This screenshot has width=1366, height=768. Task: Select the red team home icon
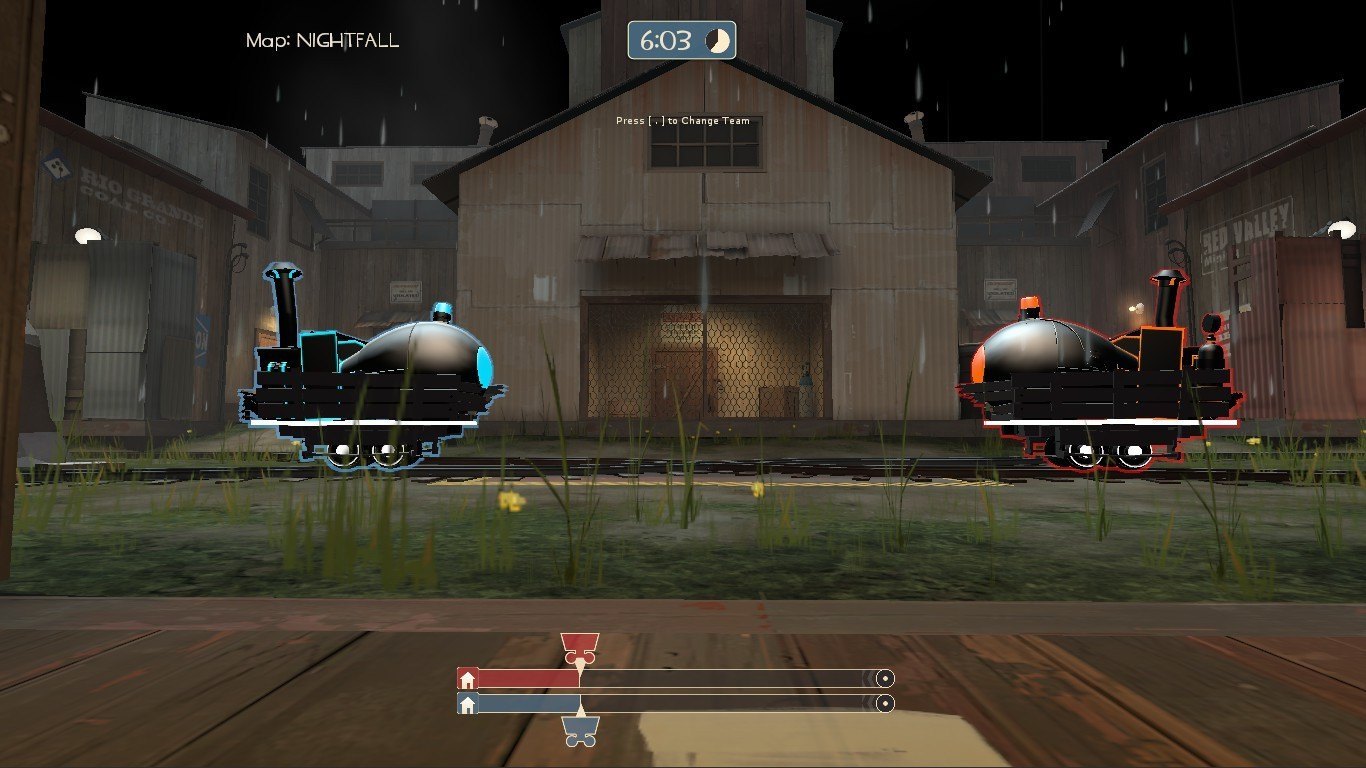coord(467,679)
